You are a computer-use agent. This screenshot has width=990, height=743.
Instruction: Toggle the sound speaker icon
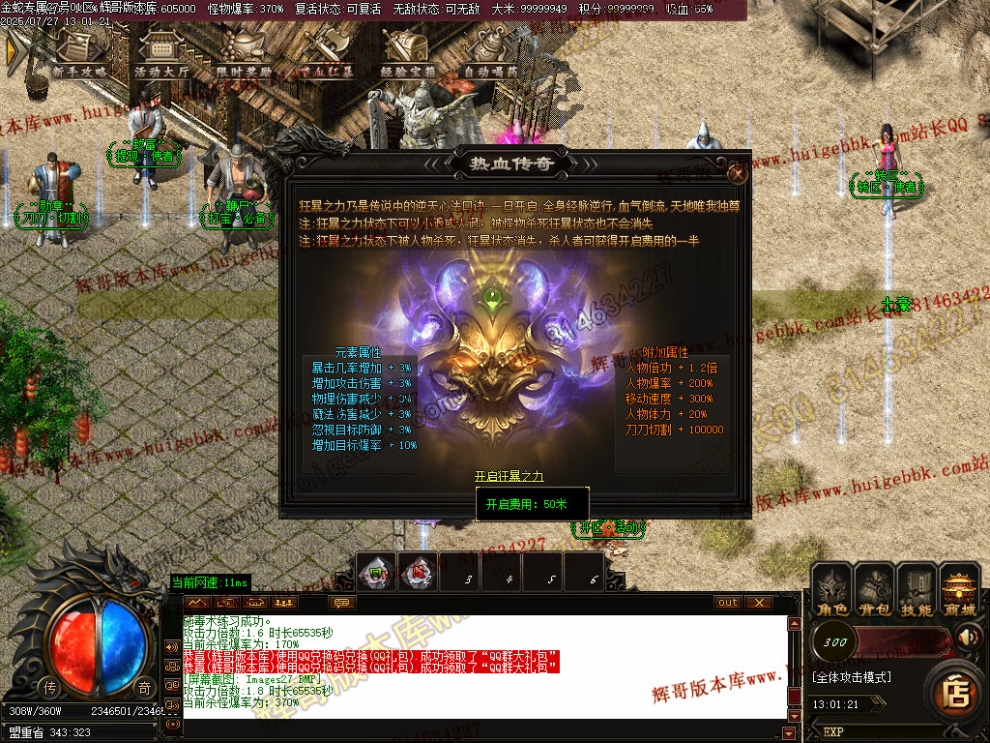coord(967,637)
